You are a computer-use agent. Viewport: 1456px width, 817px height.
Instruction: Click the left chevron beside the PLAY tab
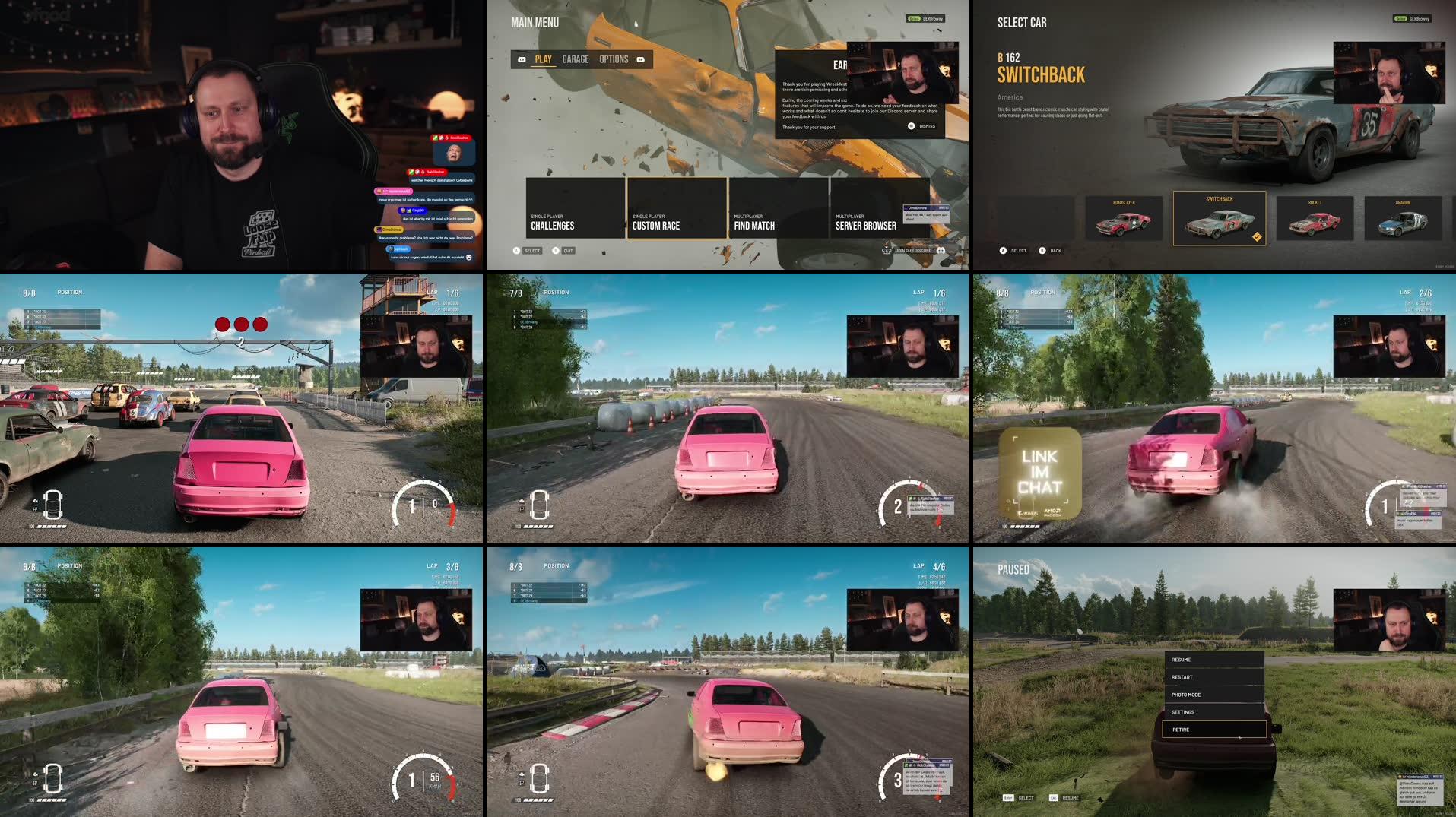[x=520, y=59]
